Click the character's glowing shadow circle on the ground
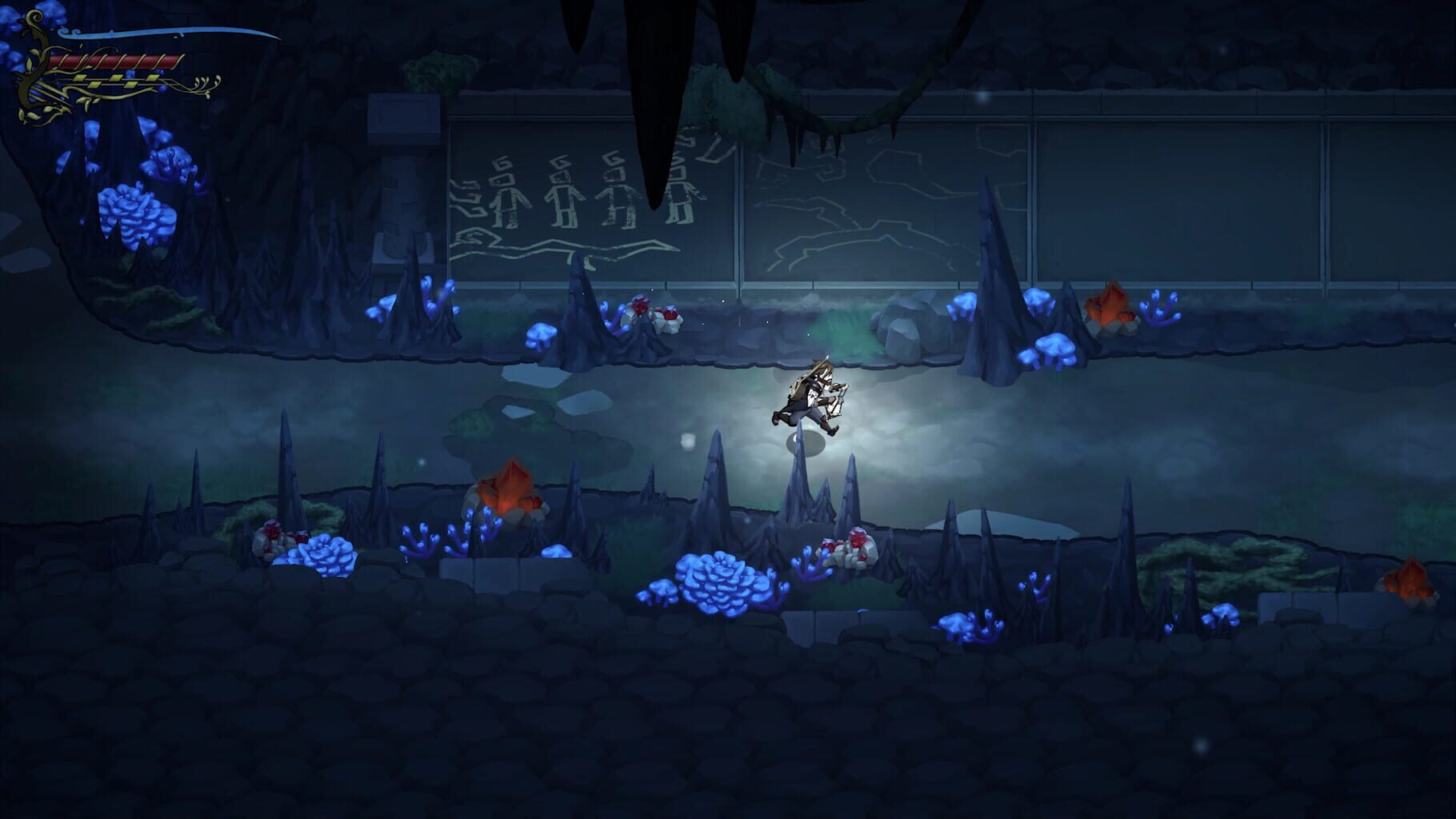This screenshot has height=819, width=1456. coord(808,444)
